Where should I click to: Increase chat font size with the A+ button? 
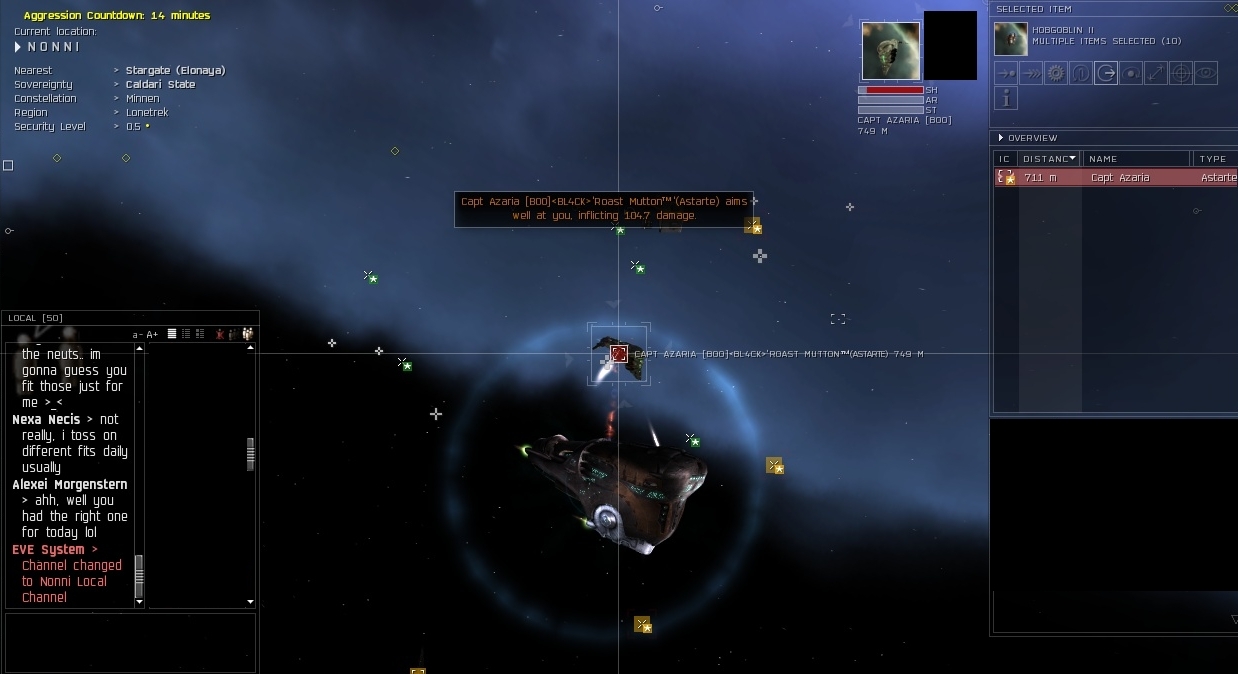pyautogui.click(x=153, y=334)
